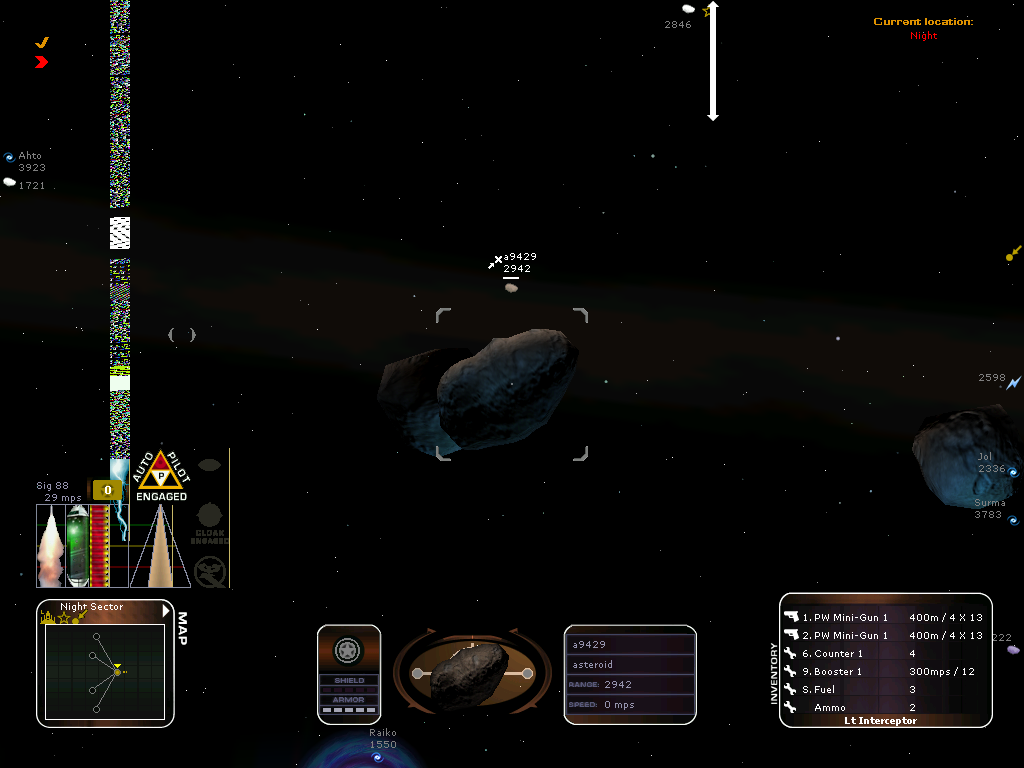Target the Jol aleph marker
Viewport: 1024px width, 768px height.
pyautogui.click(x=1013, y=471)
